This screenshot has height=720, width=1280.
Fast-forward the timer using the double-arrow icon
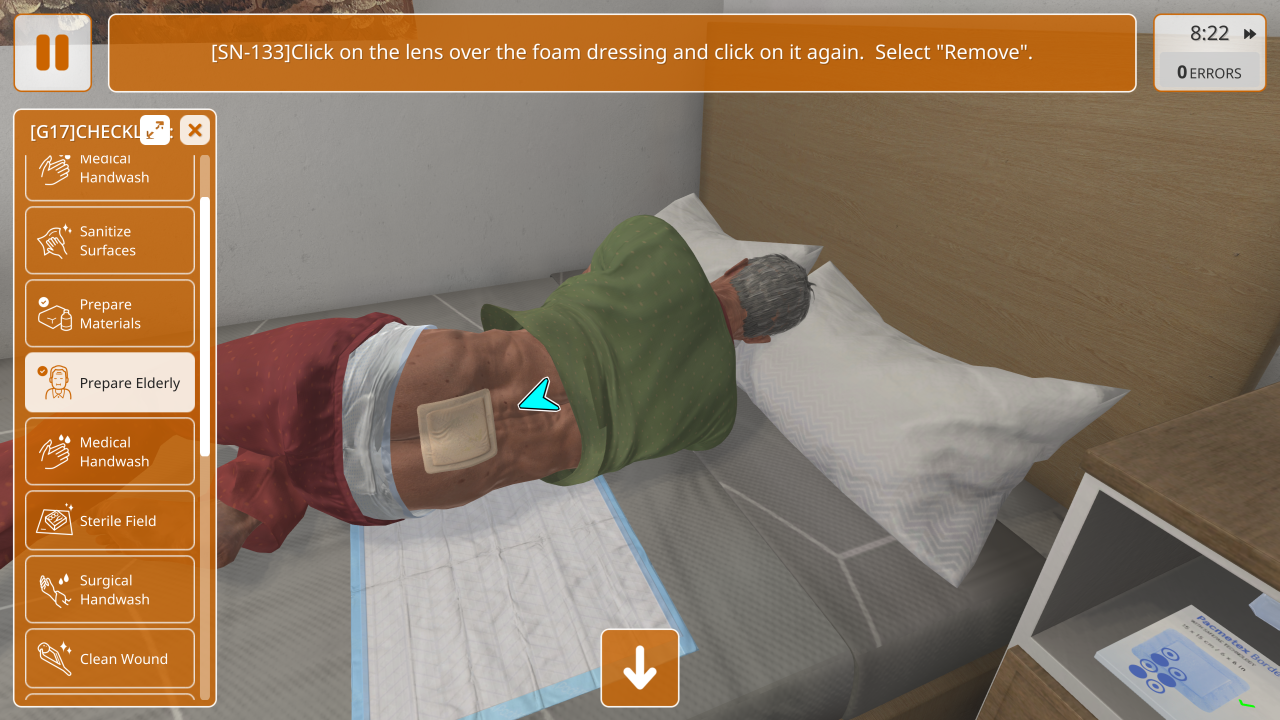pyautogui.click(x=1249, y=34)
